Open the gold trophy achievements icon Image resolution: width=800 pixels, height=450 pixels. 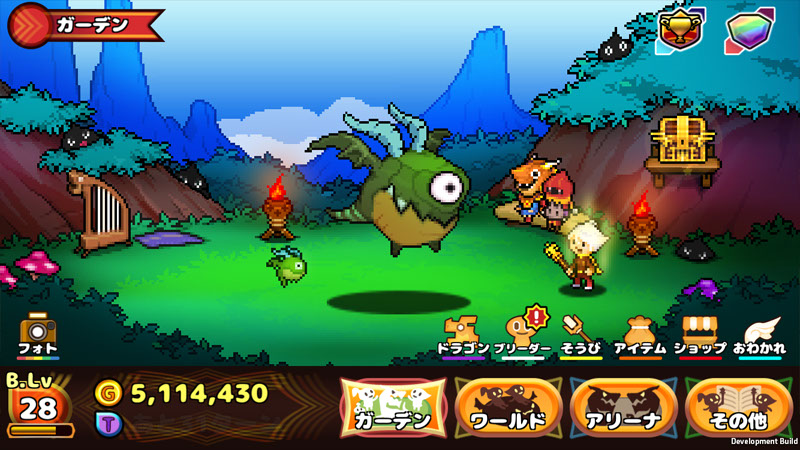pyautogui.click(x=680, y=31)
